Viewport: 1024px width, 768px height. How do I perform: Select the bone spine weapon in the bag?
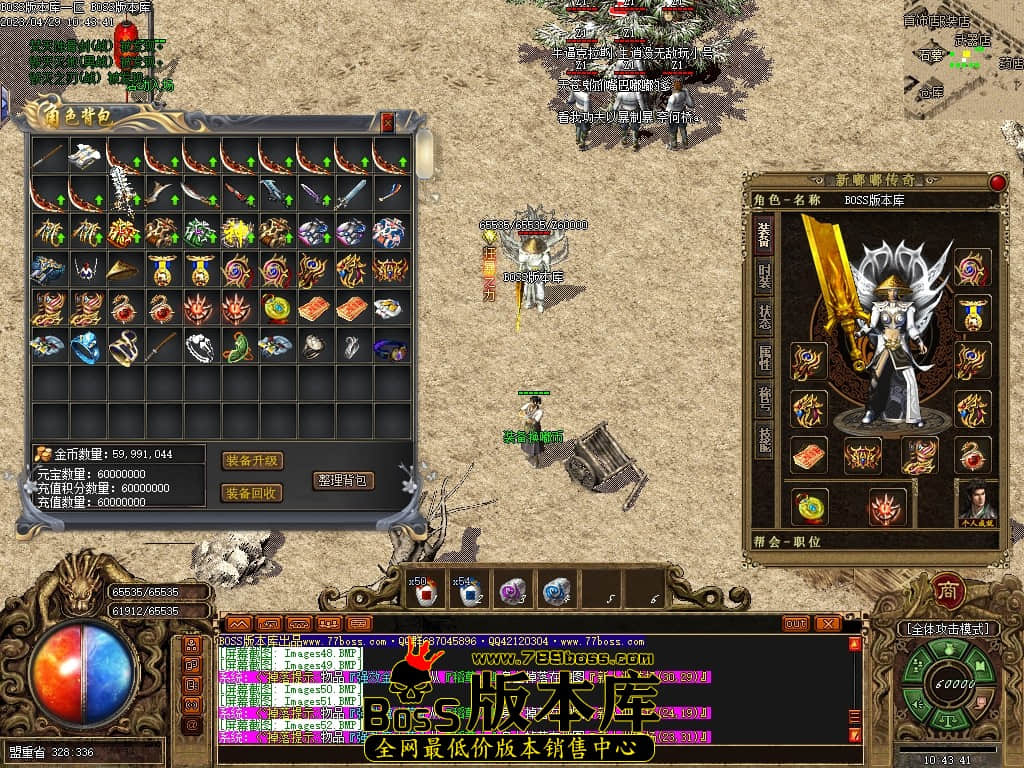124,191
